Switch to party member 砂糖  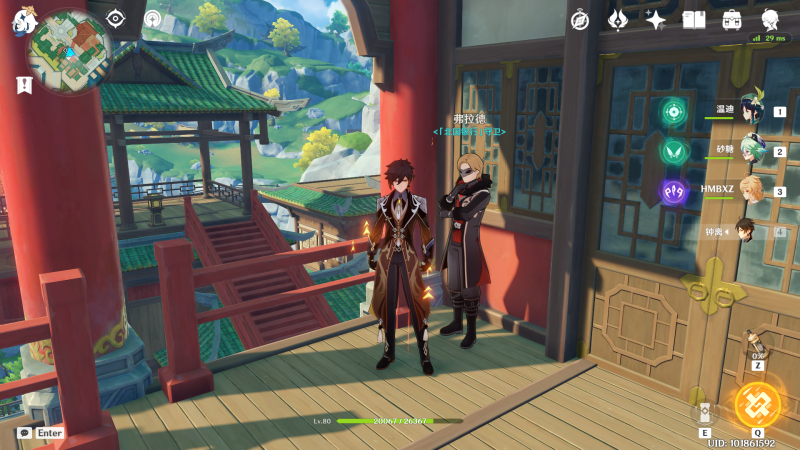751,152
